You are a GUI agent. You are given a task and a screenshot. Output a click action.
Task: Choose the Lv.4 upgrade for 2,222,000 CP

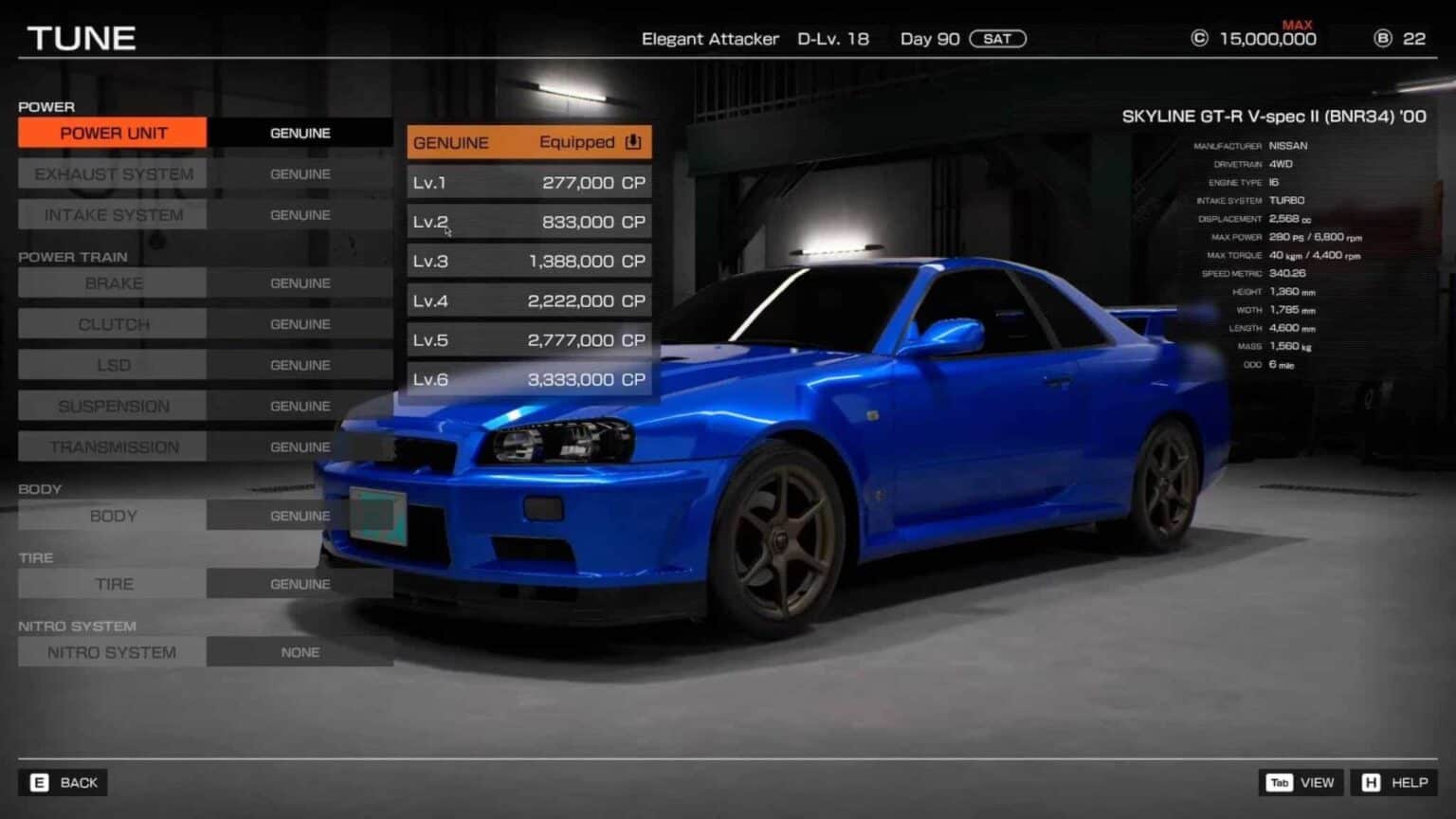tap(529, 300)
